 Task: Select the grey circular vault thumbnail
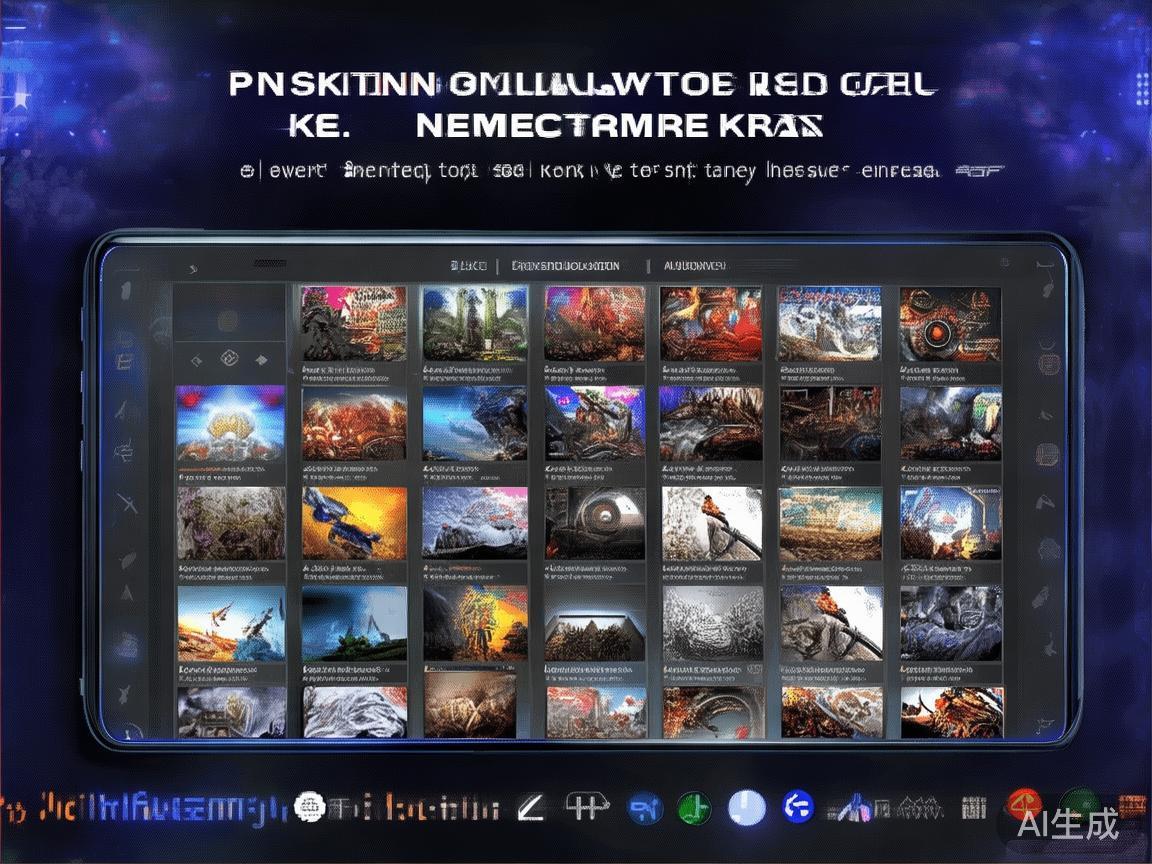595,523
